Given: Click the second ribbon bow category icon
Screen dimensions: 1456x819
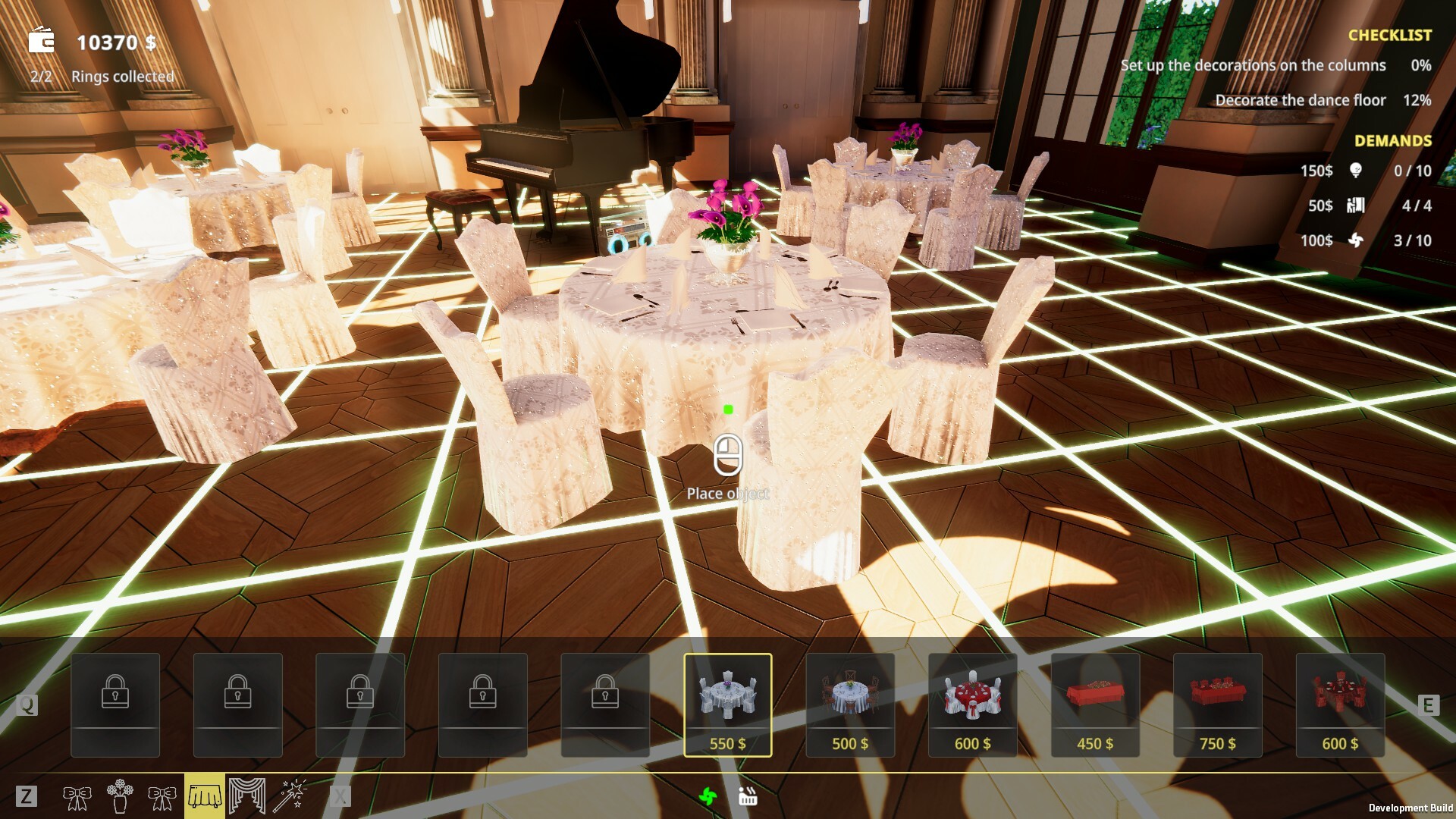Looking at the screenshot, I should (x=161, y=796).
